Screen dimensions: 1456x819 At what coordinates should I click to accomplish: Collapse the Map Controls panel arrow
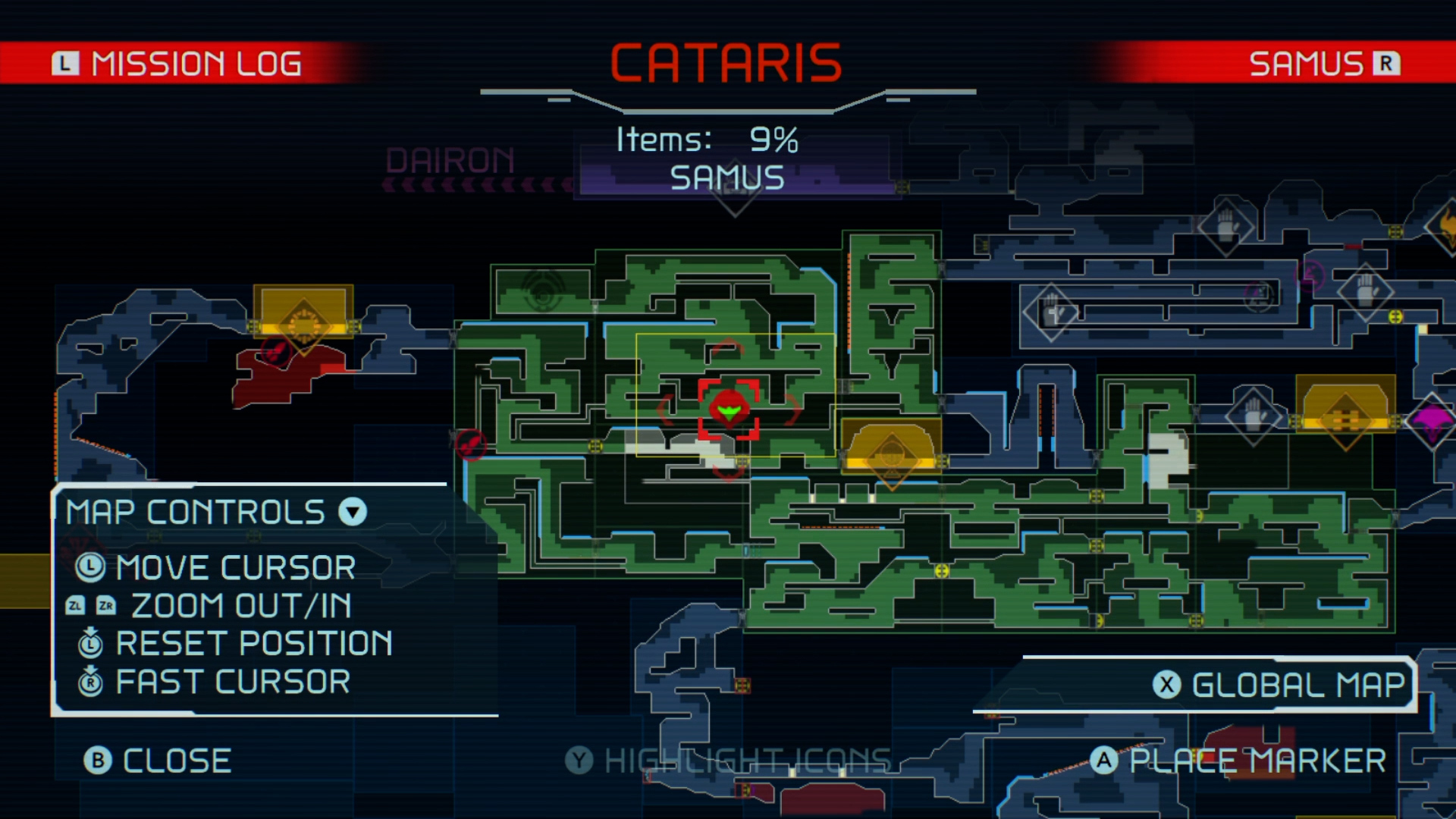click(x=353, y=513)
